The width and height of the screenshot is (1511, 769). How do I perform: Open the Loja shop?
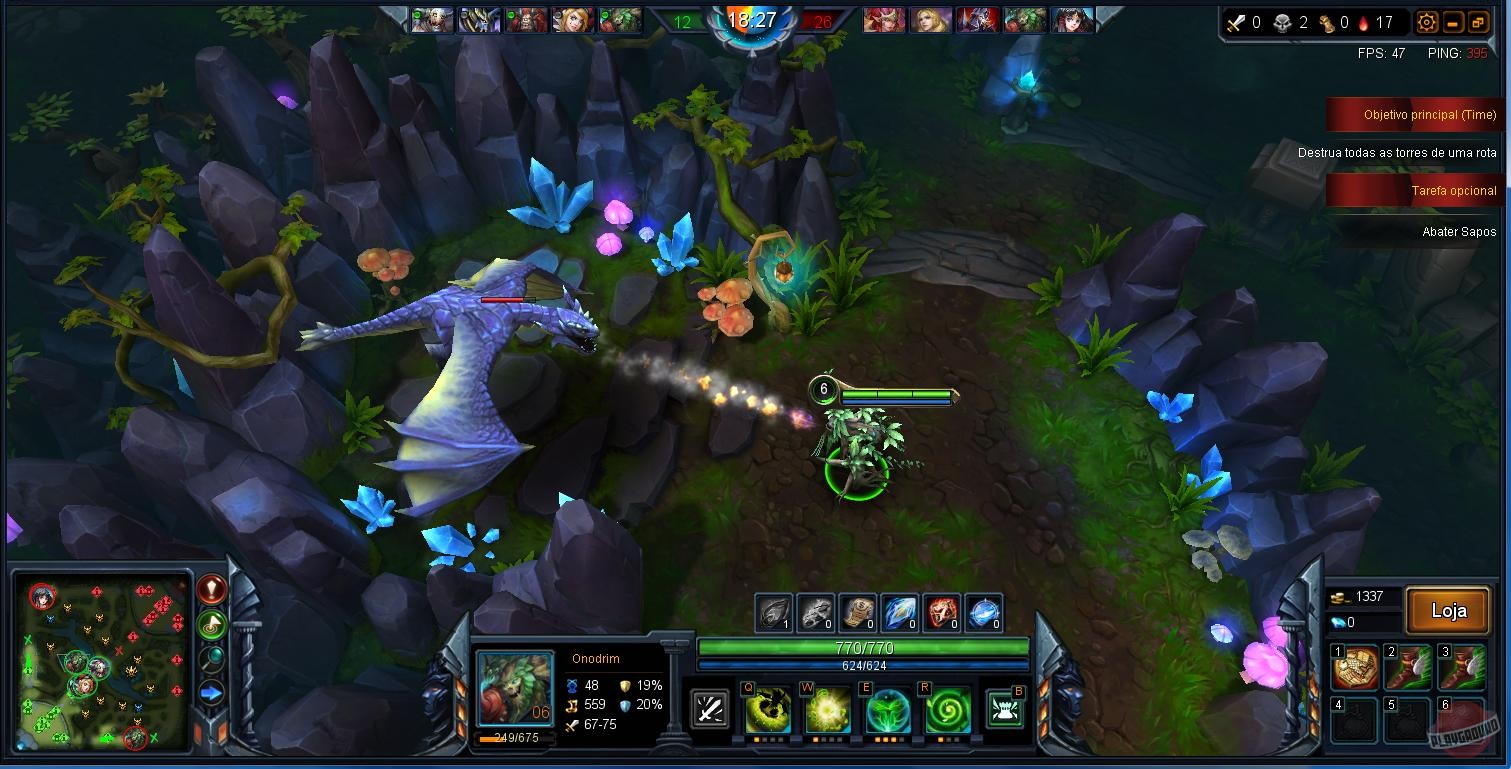coord(1447,610)
